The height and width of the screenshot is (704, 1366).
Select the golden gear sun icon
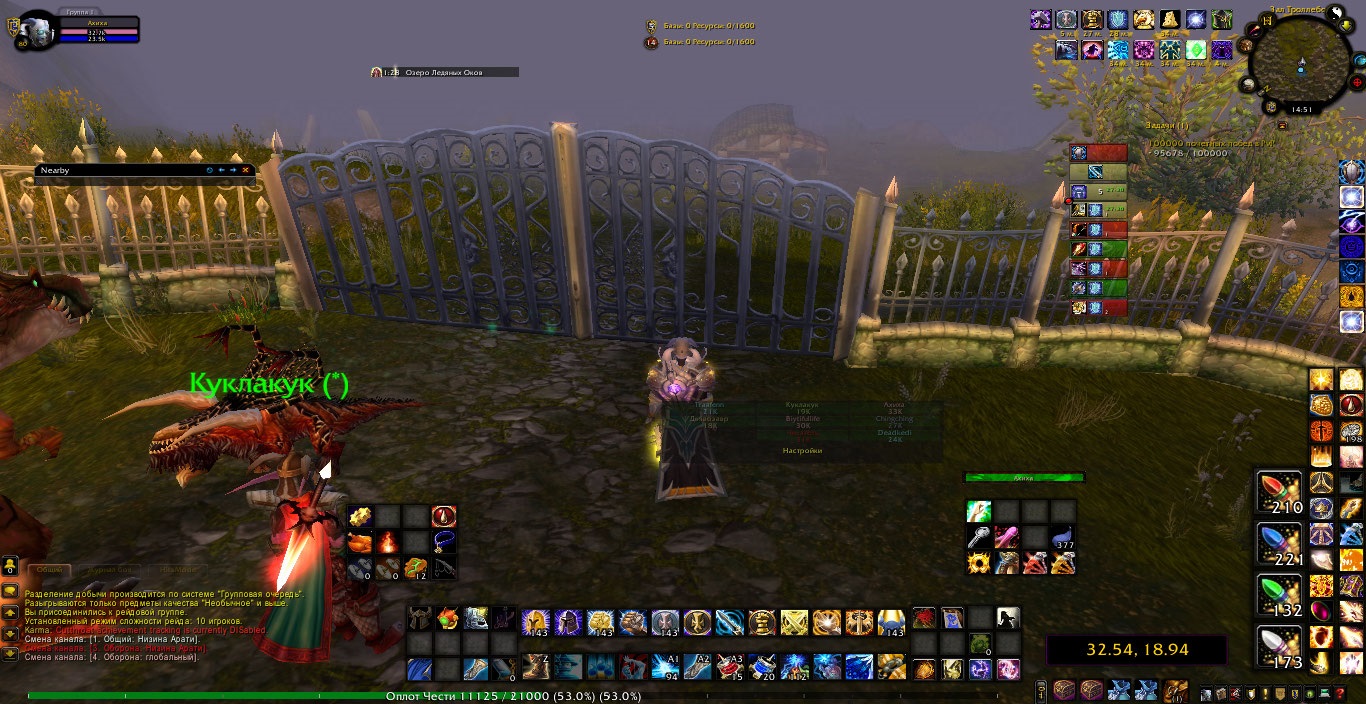978,563
